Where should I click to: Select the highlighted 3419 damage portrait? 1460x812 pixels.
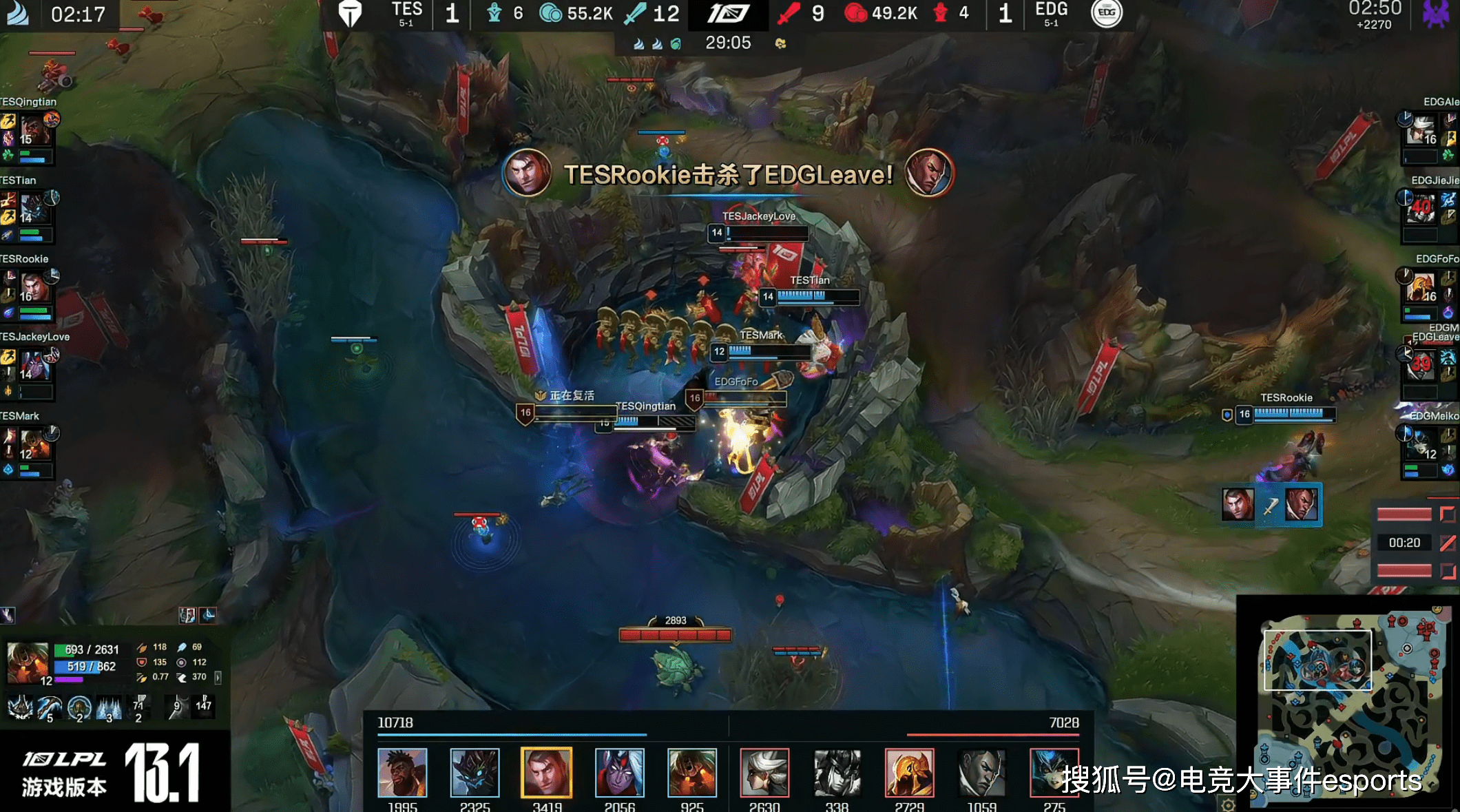547,772
